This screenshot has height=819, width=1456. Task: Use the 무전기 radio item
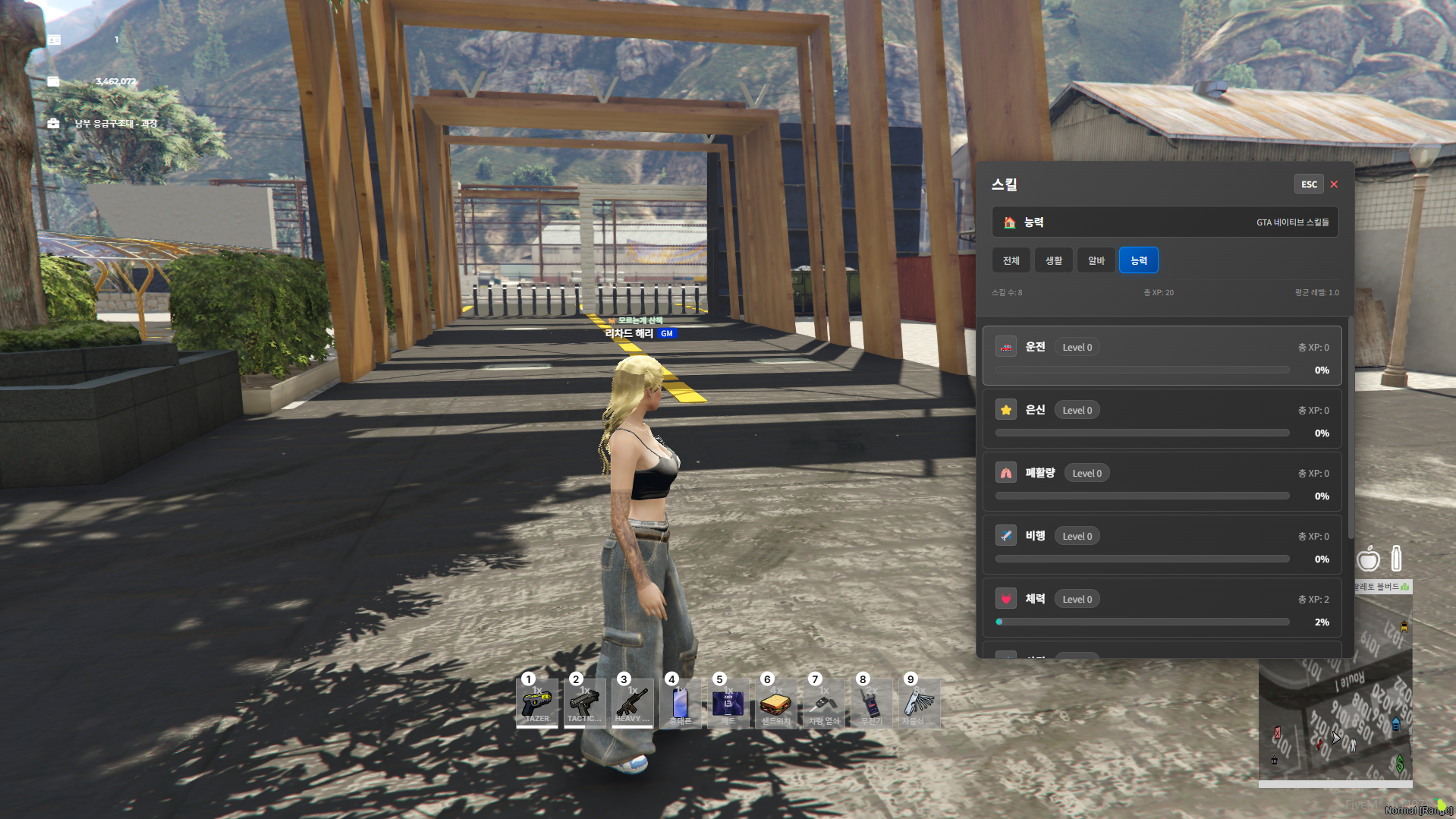pos(871,704)
